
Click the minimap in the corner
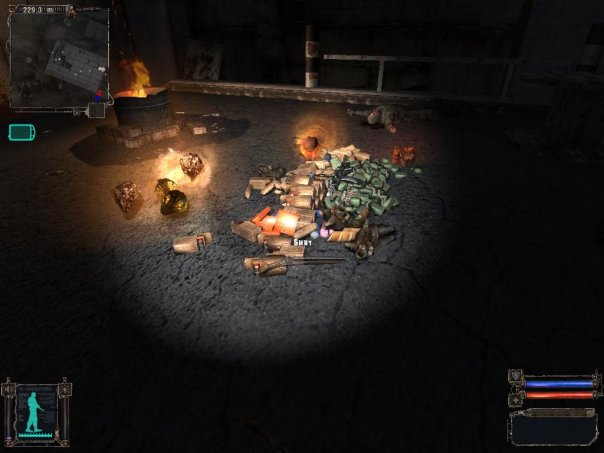click(x=58, y=59)
